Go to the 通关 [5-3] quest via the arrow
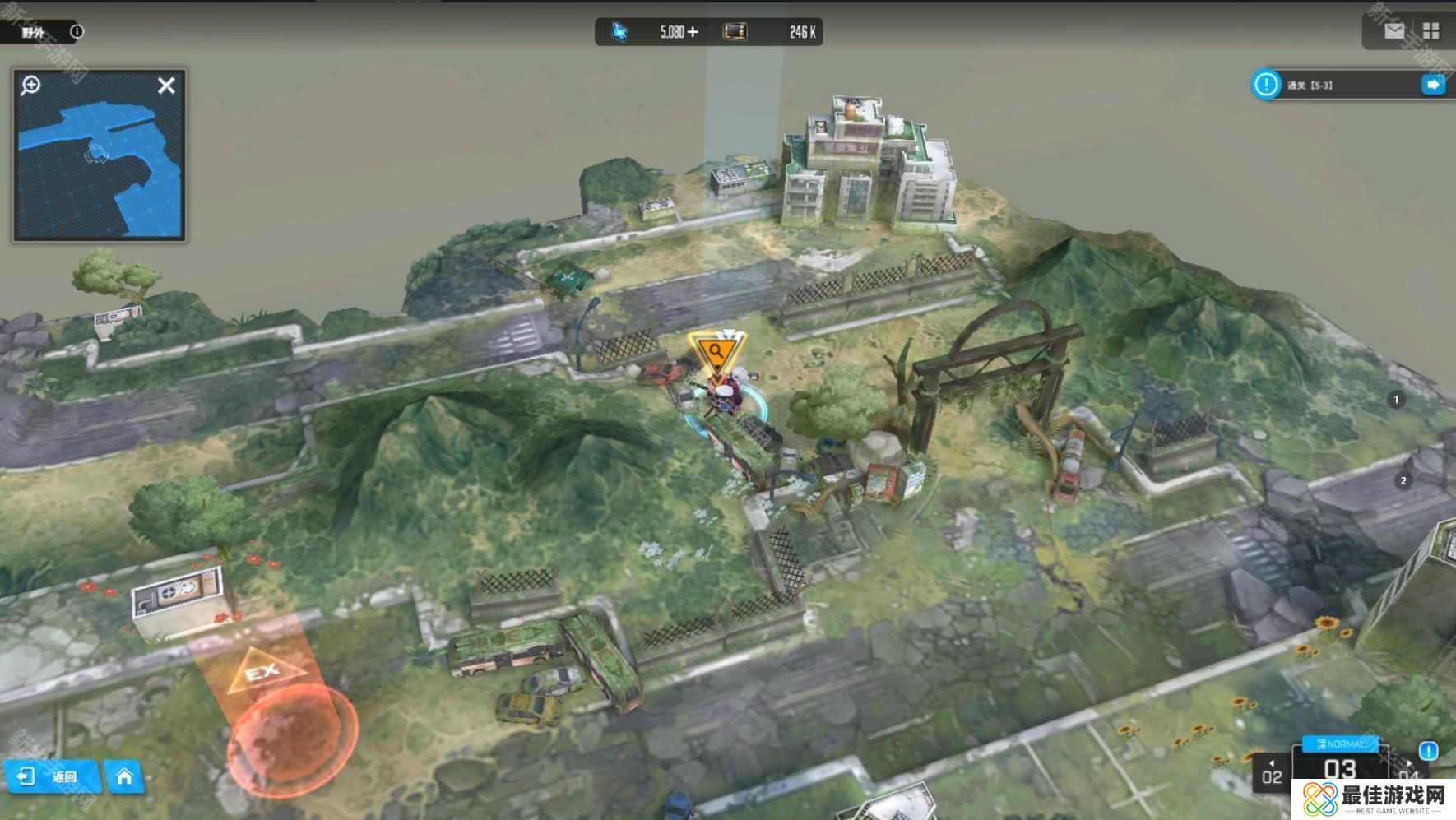The height and width of the screenshot is (820, 1456). (x=1433, y=85)
